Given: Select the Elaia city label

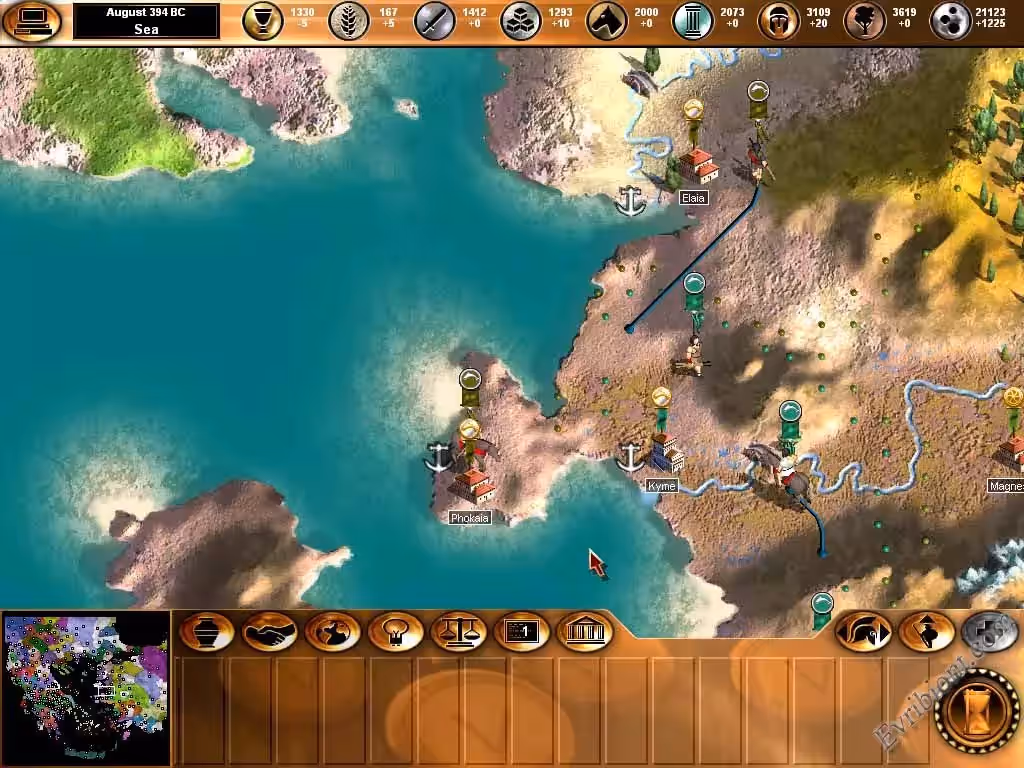Looking at the screenshot, I should coord(693,198).
